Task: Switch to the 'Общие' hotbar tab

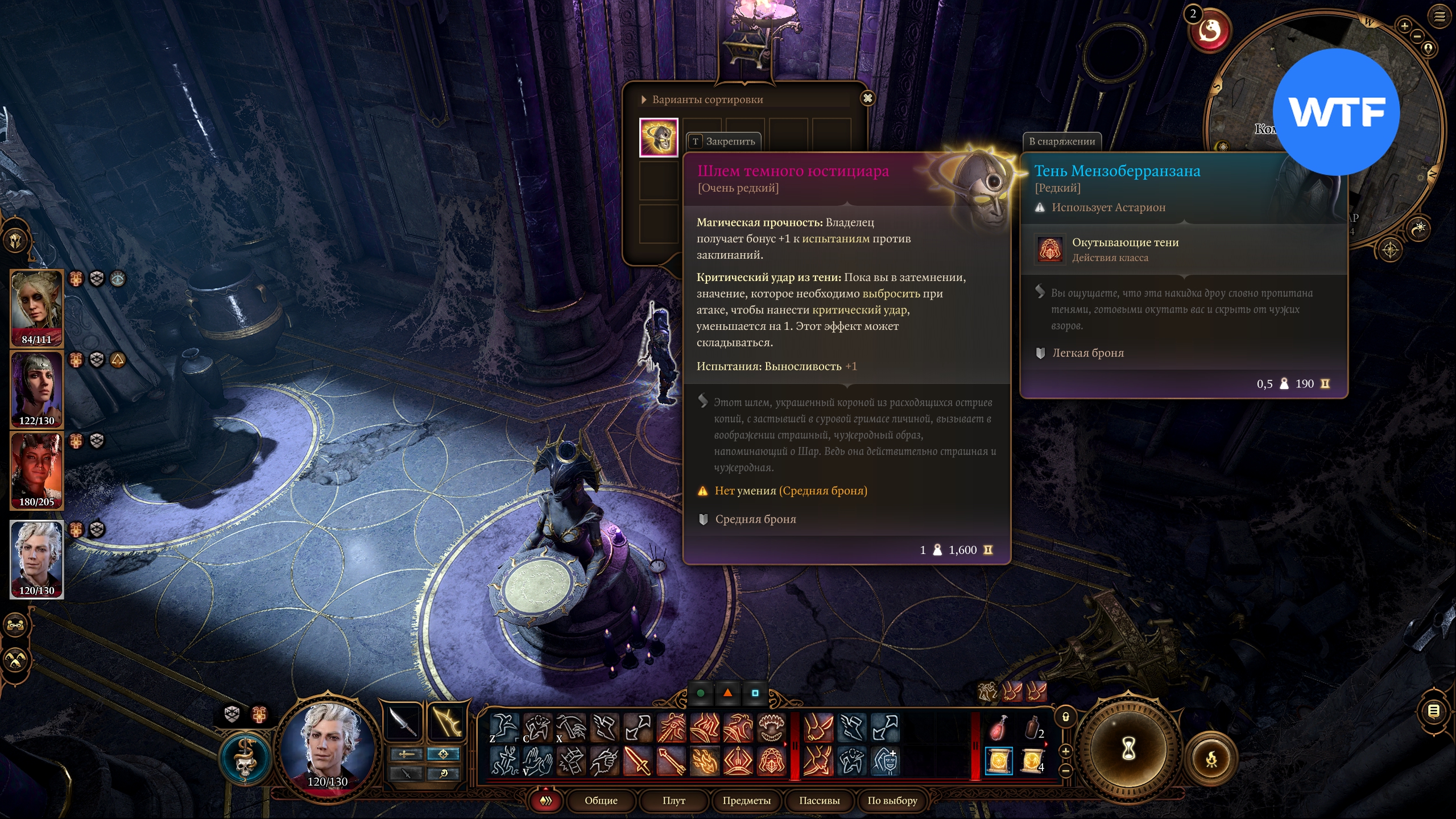Action: point(601,800)
